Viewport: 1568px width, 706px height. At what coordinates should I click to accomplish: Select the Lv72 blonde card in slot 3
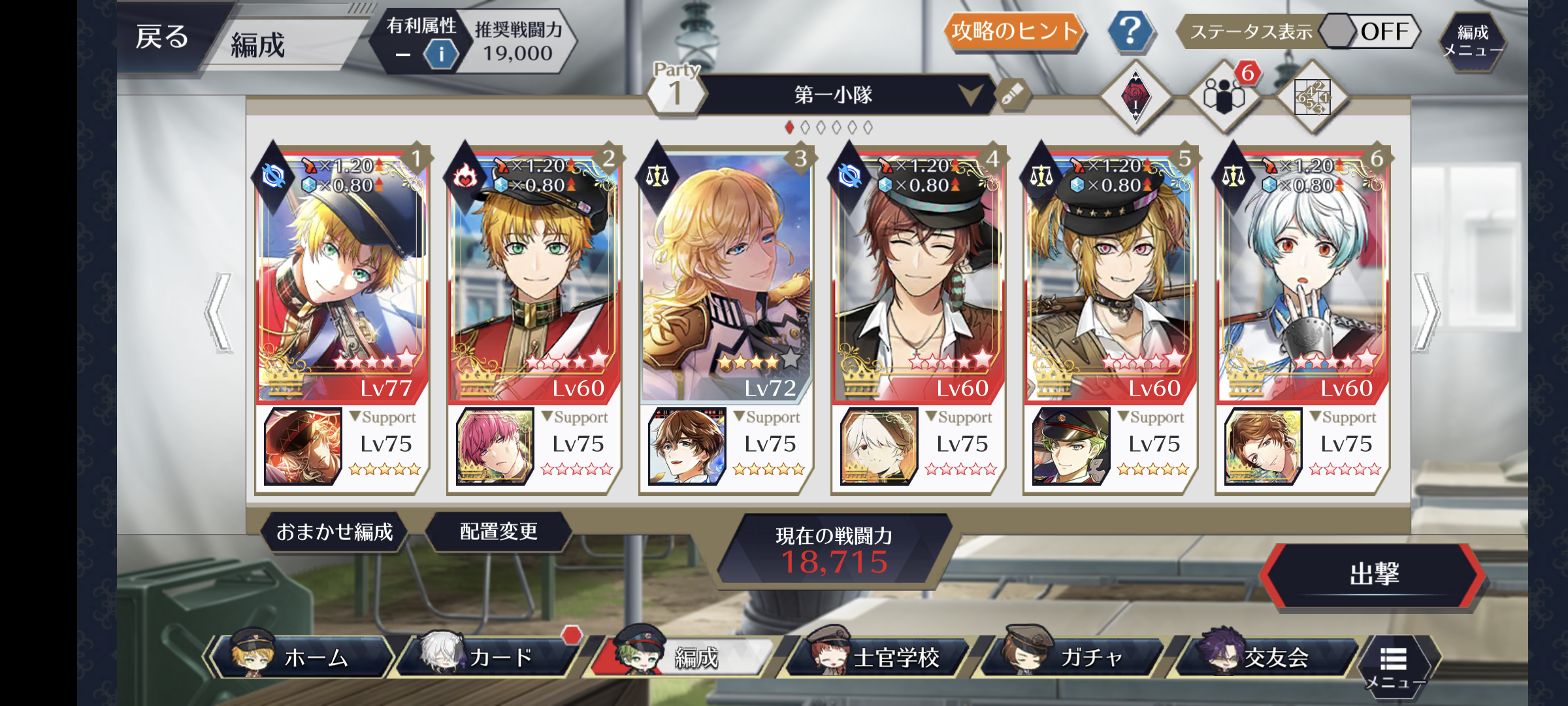(x=725, y=275)
